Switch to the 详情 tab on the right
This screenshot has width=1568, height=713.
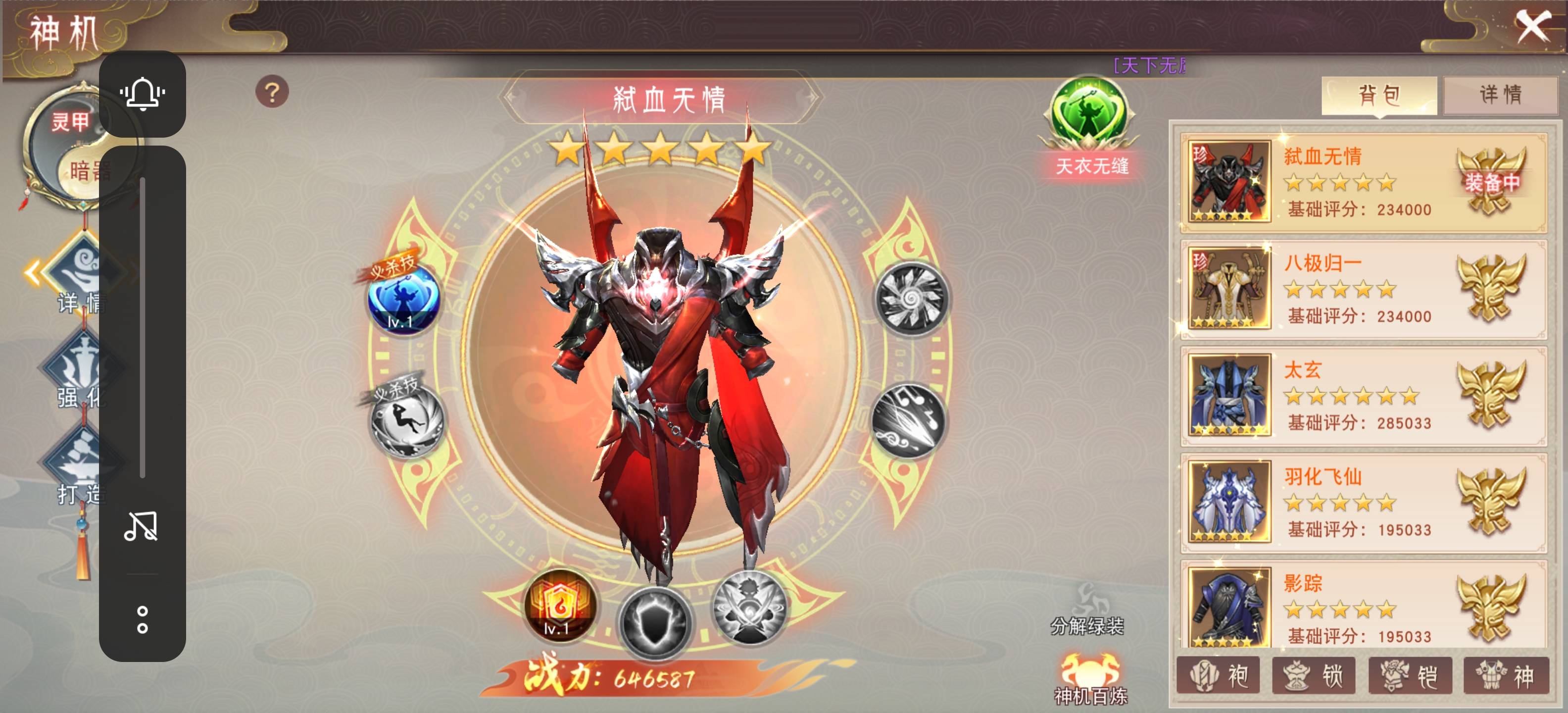[x=1500, y=95]
